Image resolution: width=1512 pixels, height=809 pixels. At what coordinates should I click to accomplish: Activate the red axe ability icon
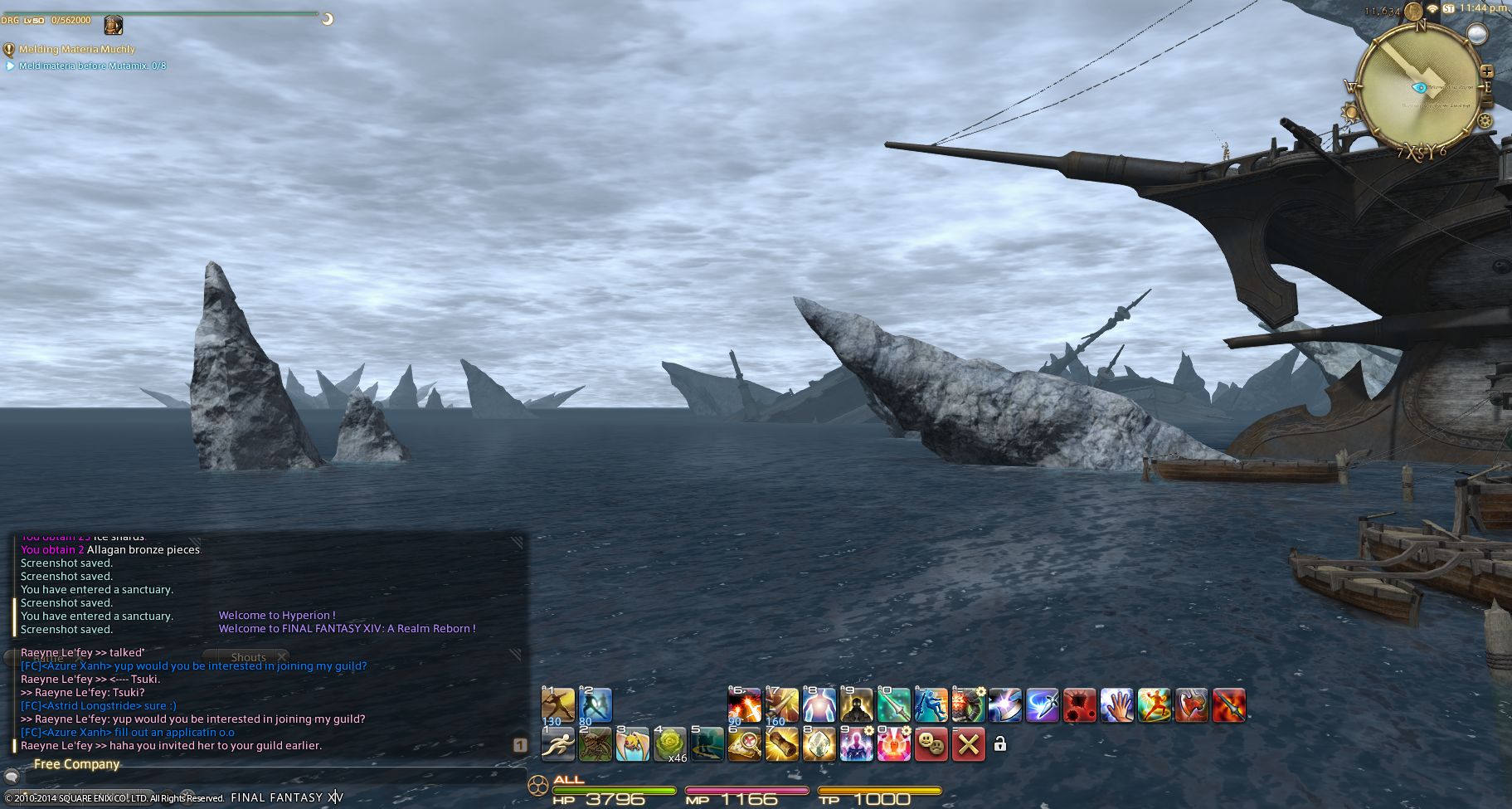click(x=1191, y=705)
